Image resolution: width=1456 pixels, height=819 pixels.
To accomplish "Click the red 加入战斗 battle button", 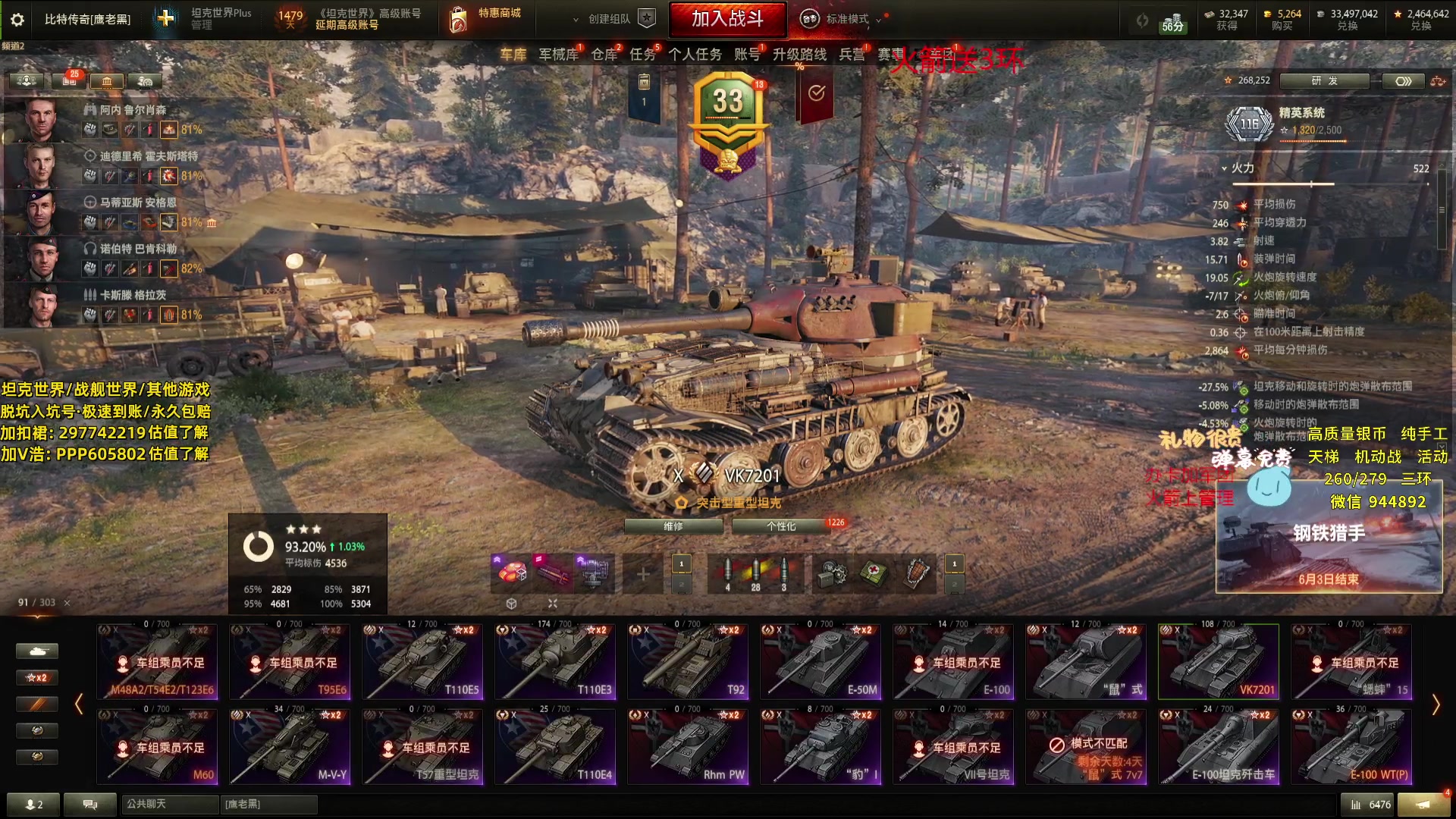I will (726, 19).
